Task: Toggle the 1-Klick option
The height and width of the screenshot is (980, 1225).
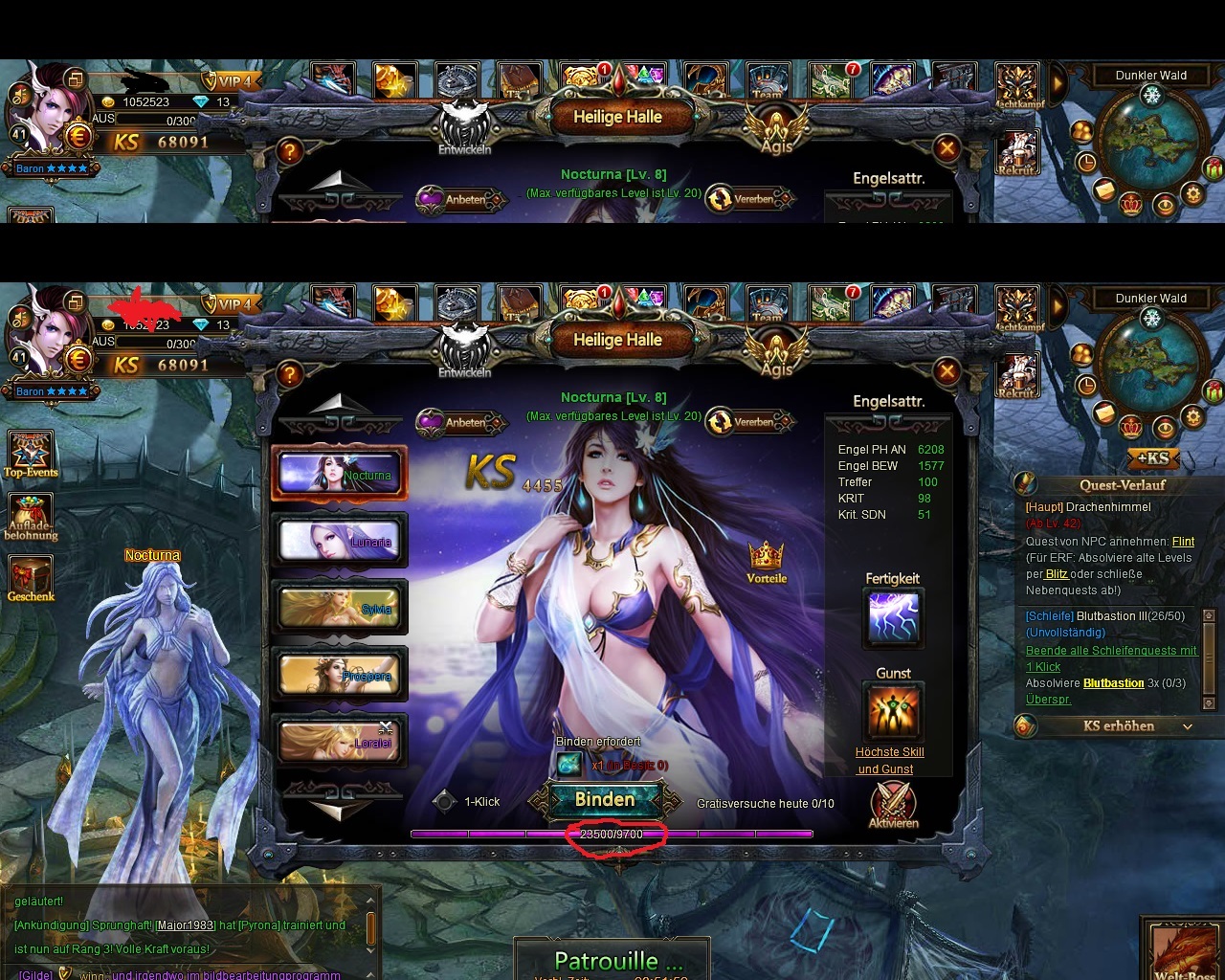Action: click(x=444, y=802)
